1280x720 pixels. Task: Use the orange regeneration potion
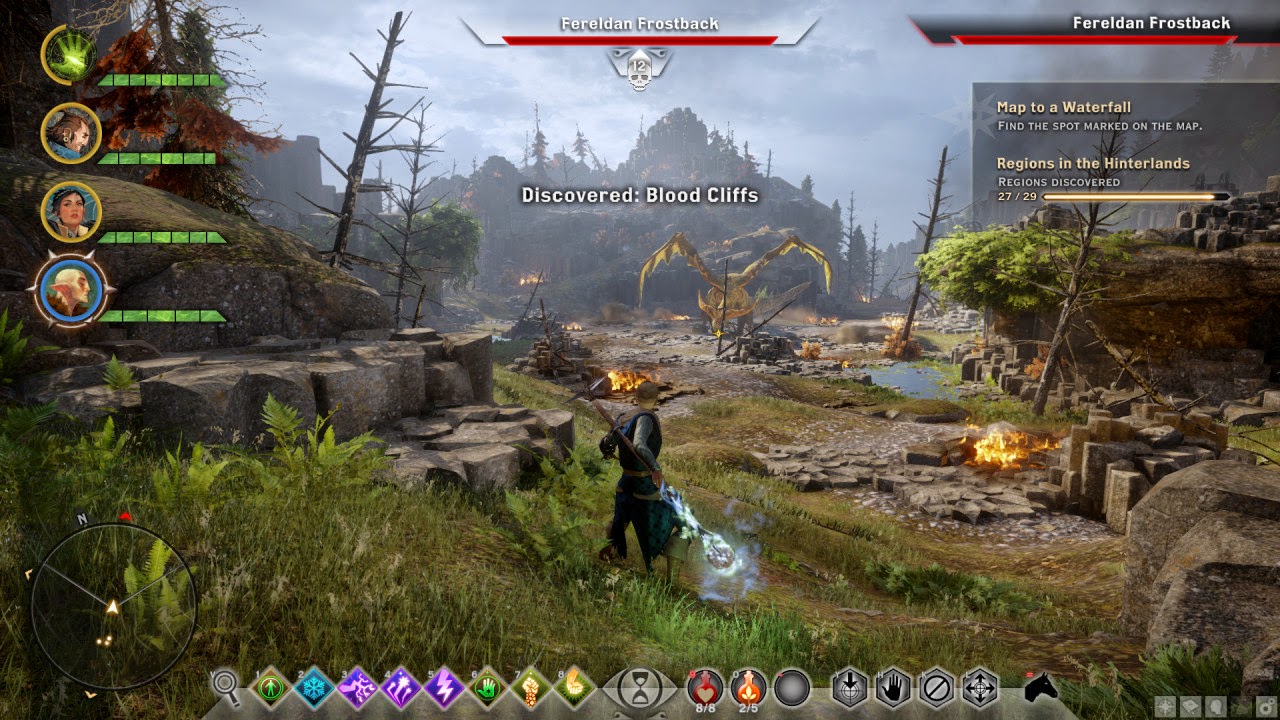(x=749, y=687)
